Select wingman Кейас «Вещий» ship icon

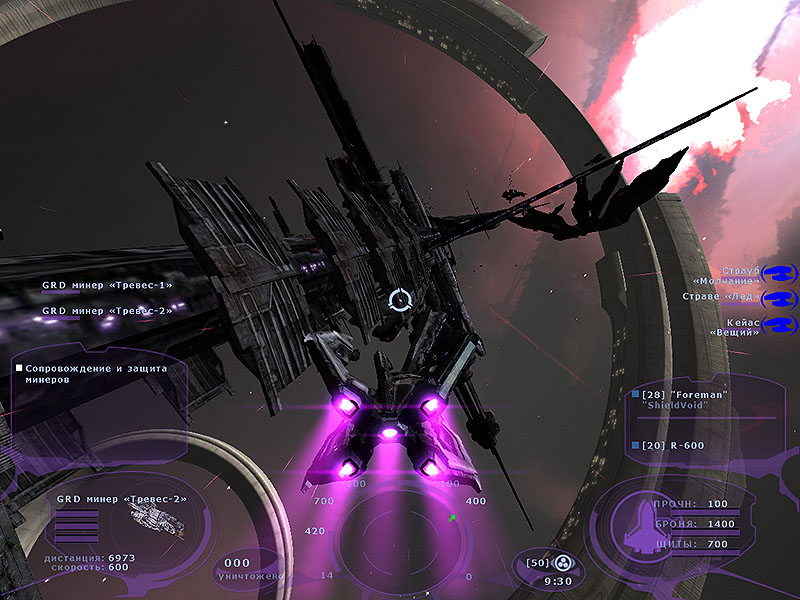click(x=777, y=325)
